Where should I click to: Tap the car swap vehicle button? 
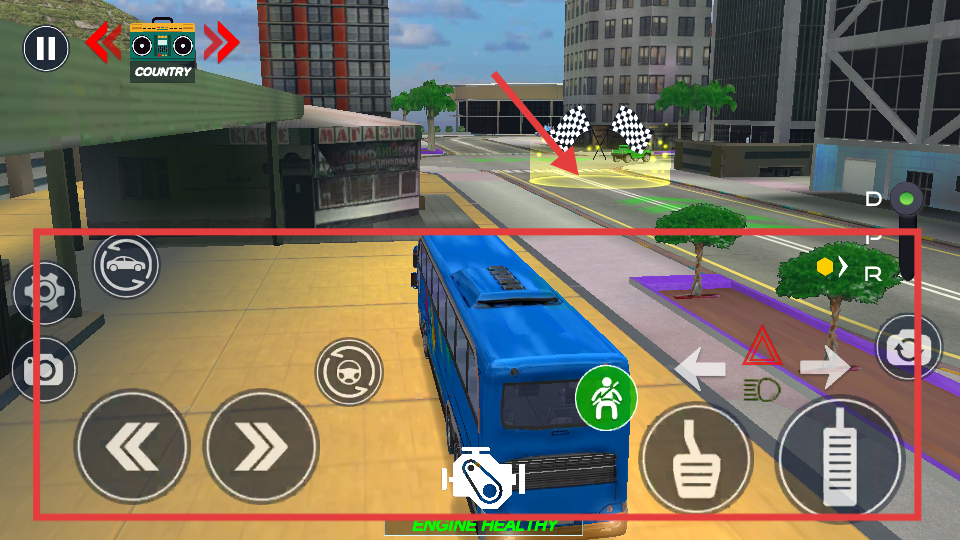click(x=127, y=265)
